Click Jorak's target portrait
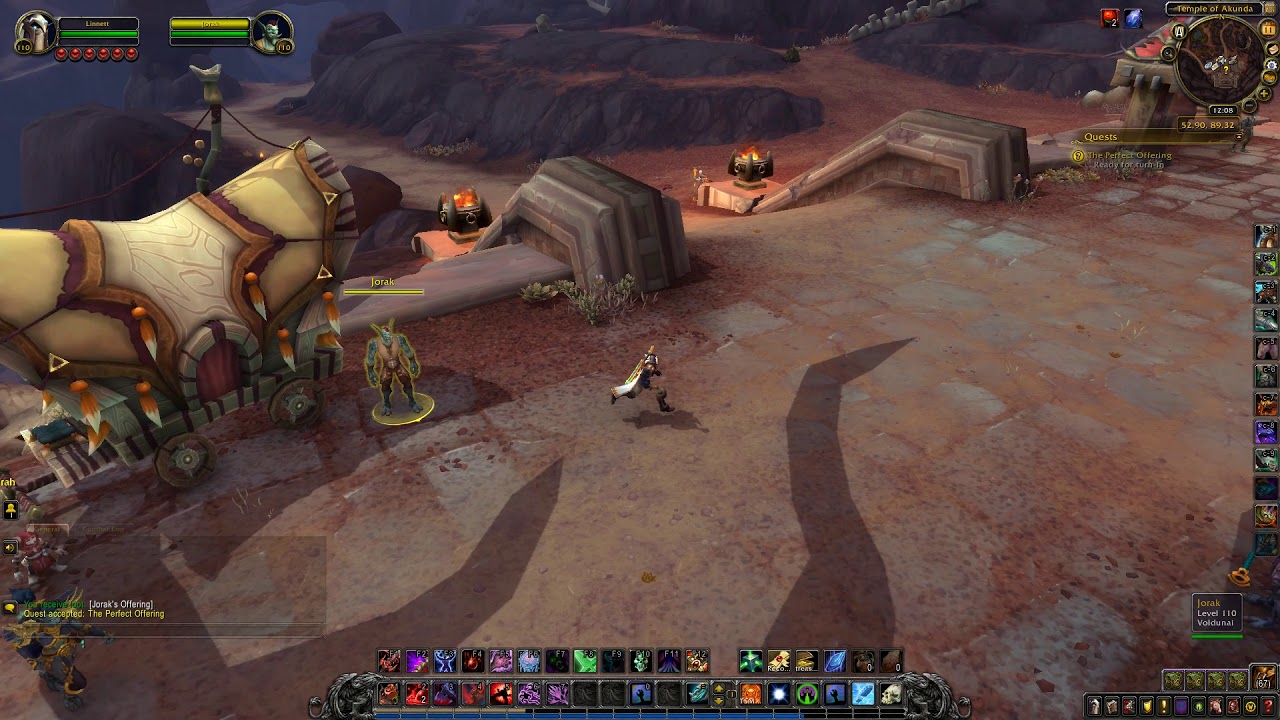The height and width of the screenshot is (720, 1280). [272, 34]
